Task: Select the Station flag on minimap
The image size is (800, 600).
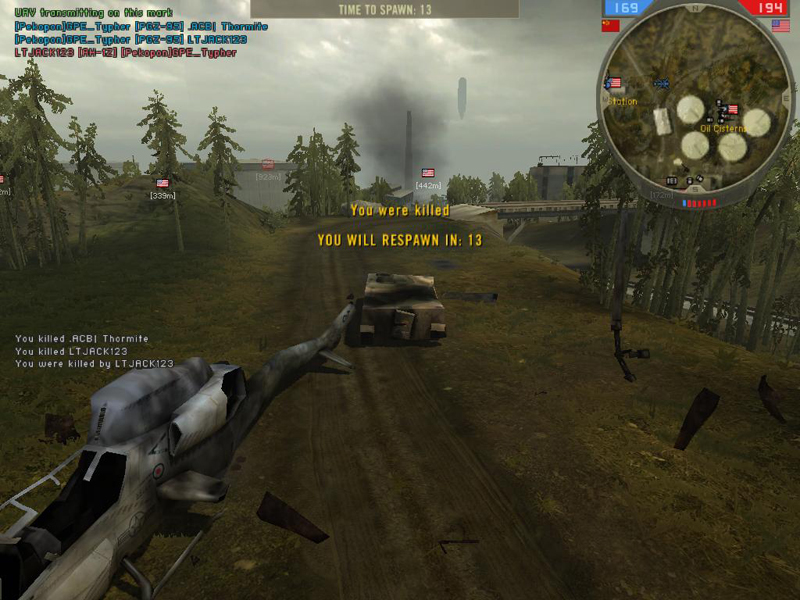Action: click(614, 83)
